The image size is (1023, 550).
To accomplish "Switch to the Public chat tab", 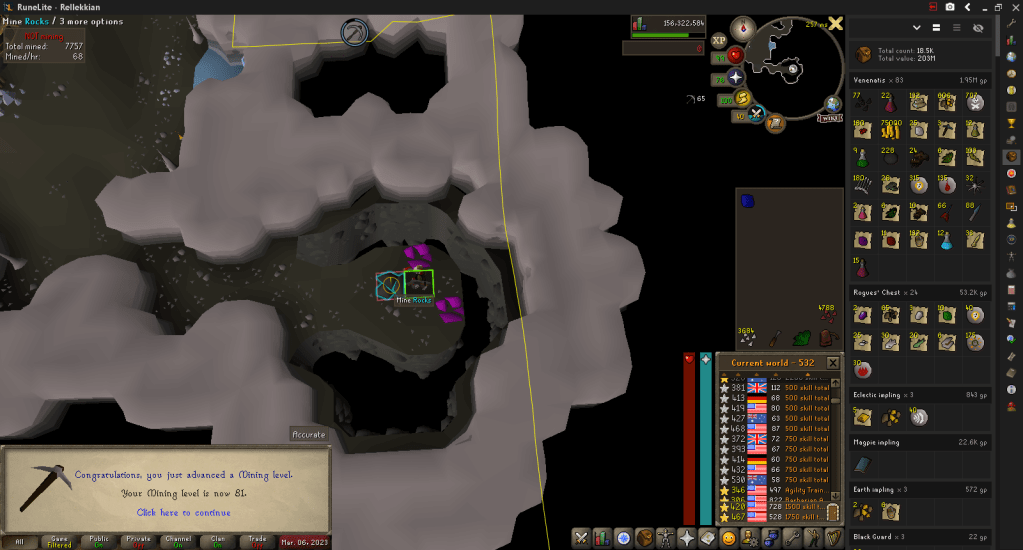I will (99, 541).
